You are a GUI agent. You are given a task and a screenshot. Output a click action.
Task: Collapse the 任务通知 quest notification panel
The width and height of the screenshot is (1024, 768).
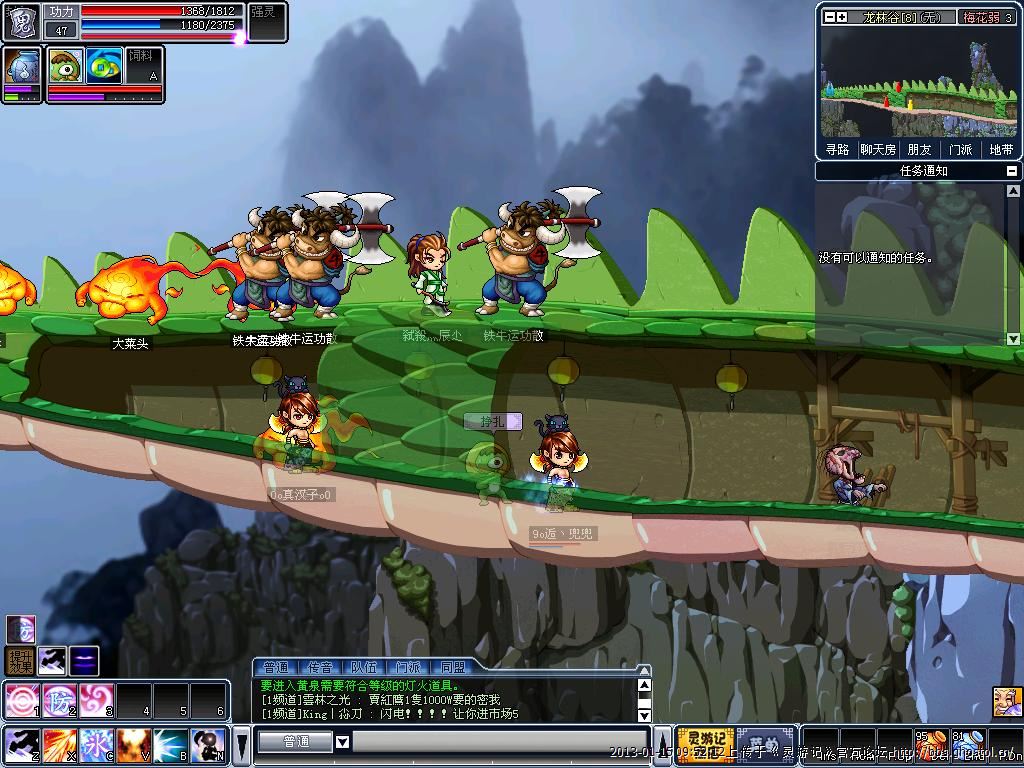click(1012, 171)
